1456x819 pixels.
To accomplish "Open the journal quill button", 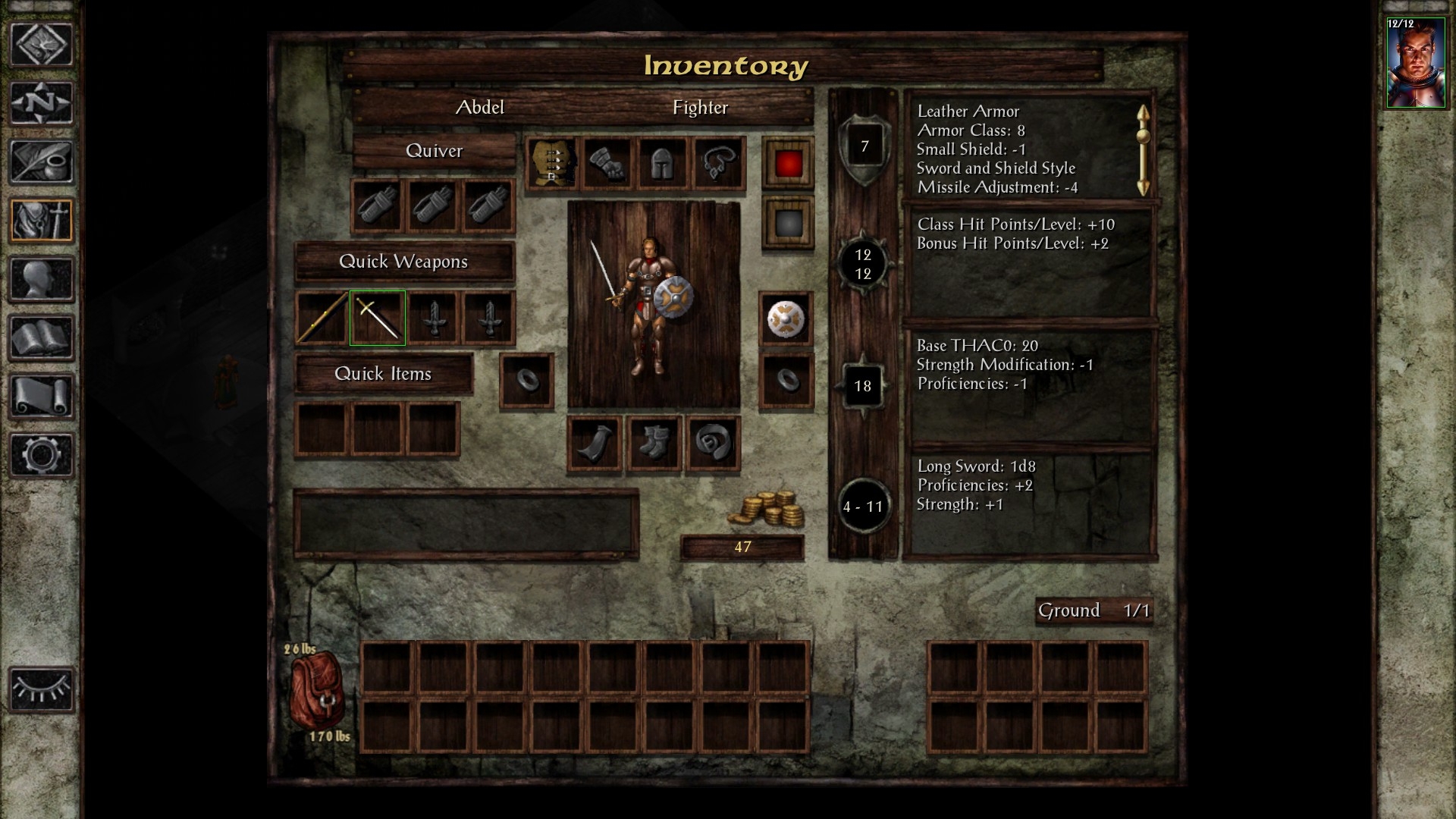I will (x=42, y=162).
